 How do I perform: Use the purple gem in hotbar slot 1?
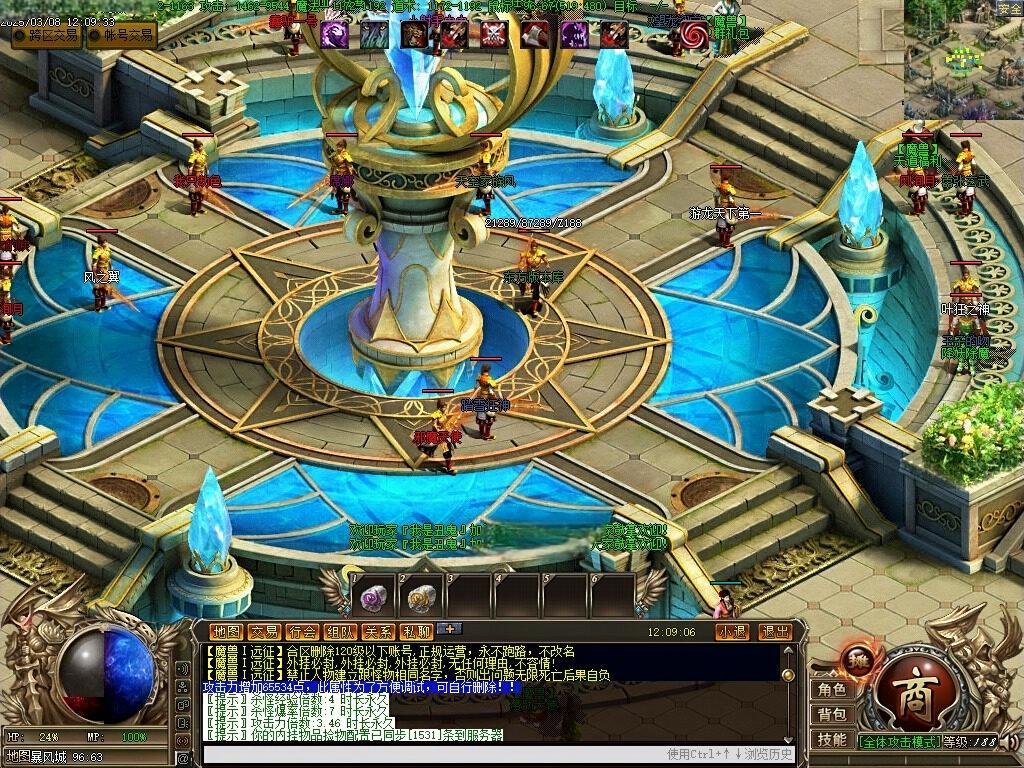coord(374,598)
